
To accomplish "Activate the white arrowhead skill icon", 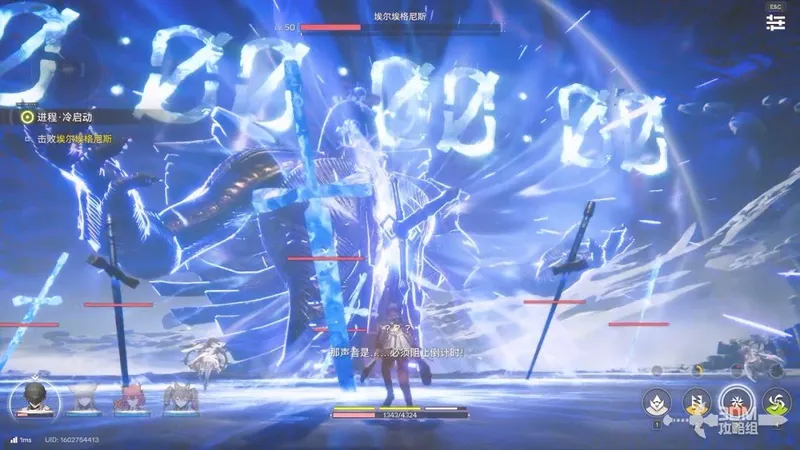I will pos(656,401).
